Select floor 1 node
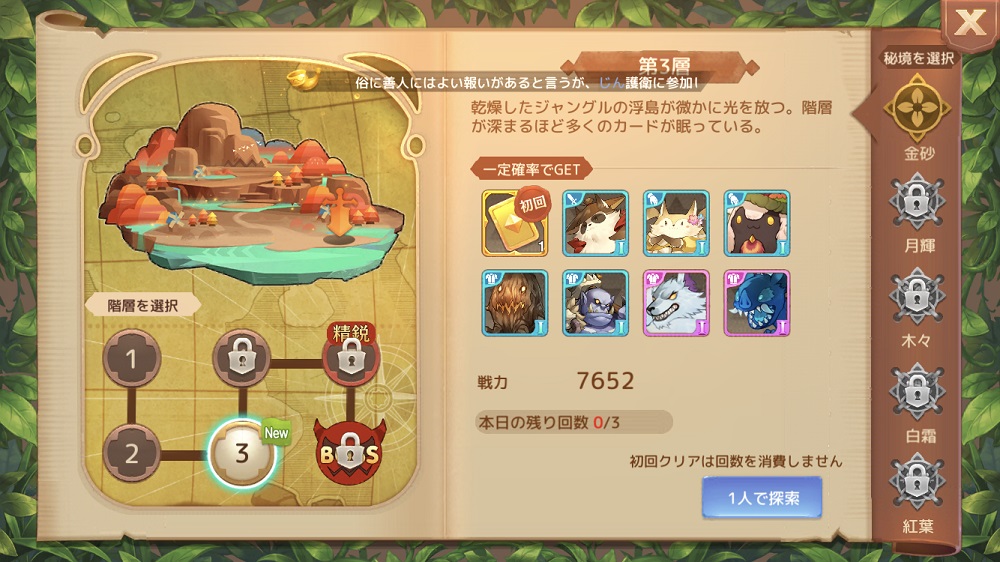Screen dimensions: 1000x562 click(131, 360)
